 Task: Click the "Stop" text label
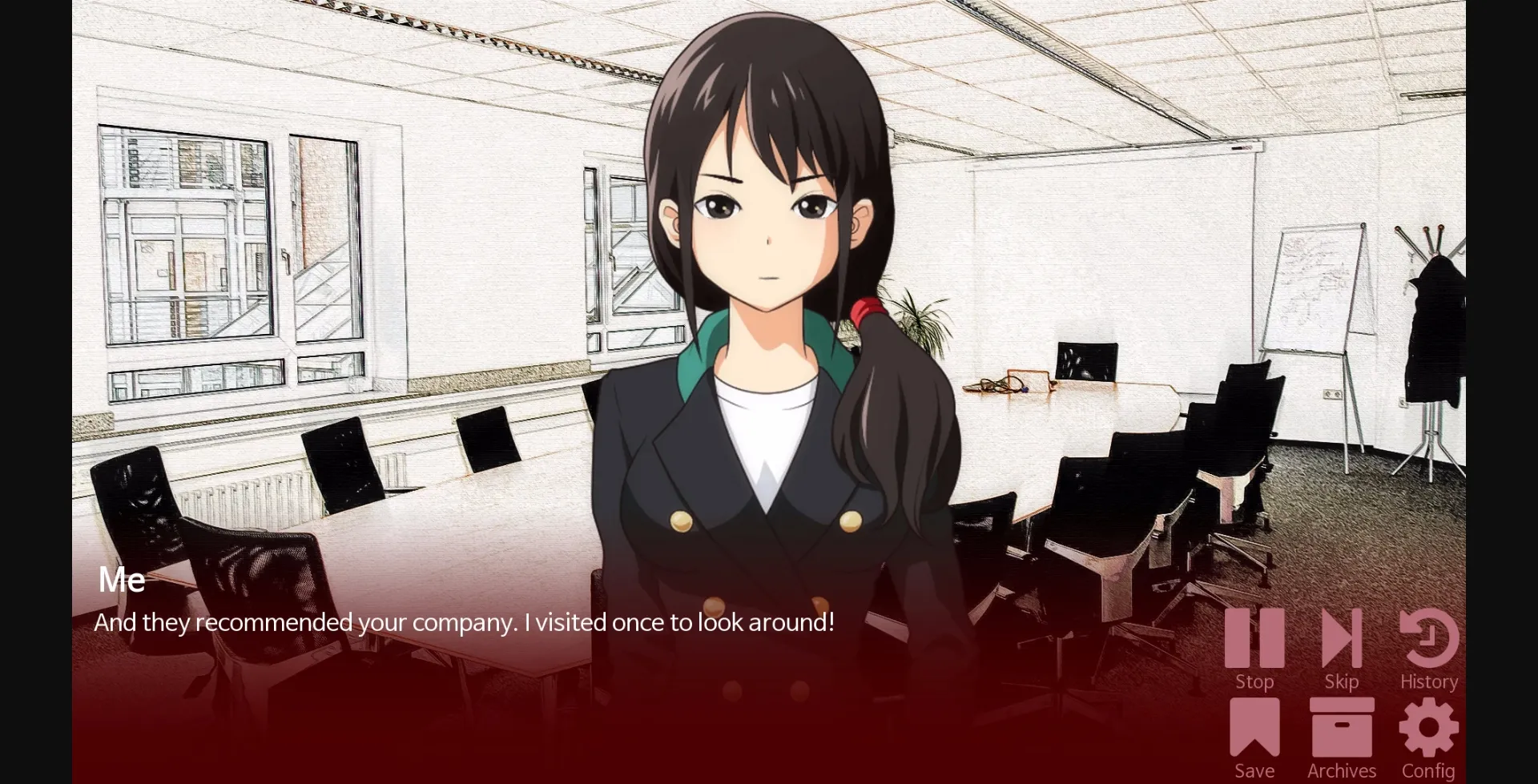1255,681
